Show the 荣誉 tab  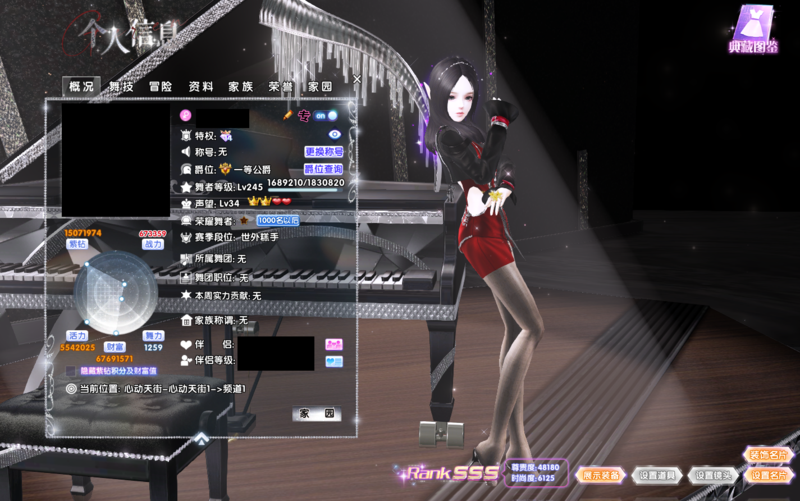[280, 87]
